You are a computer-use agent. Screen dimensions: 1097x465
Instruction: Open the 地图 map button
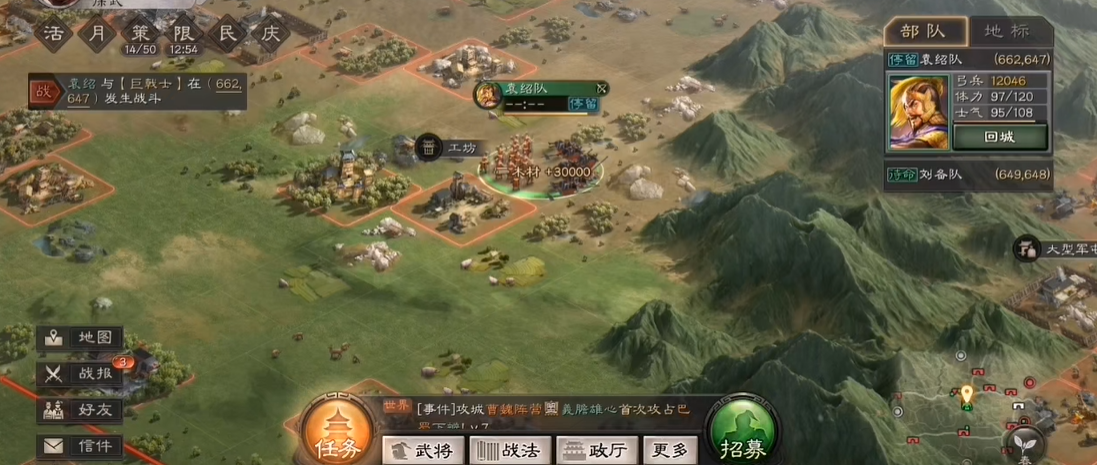(x=82, y=339)
